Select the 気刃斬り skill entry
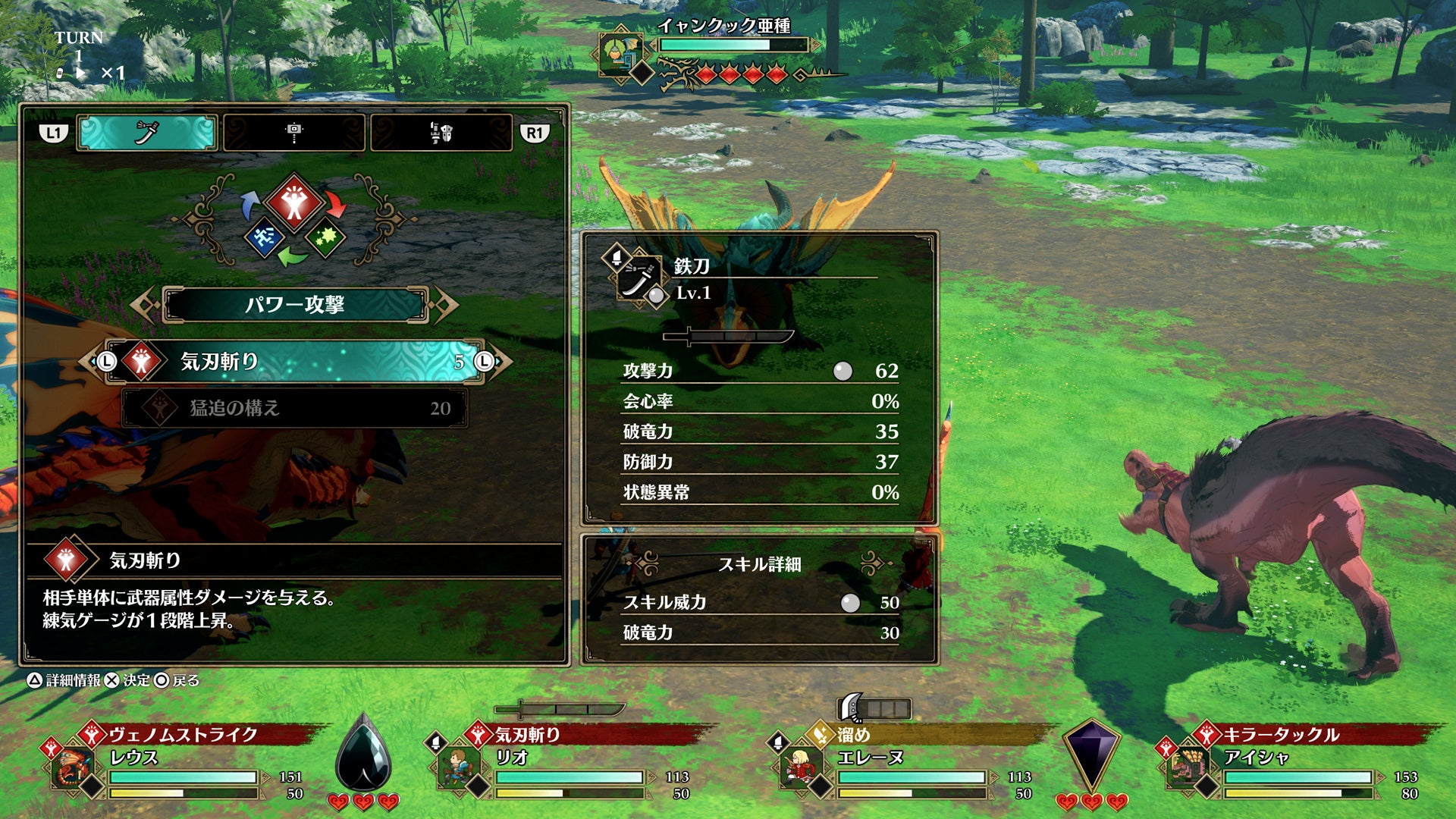 pos(294,362)
